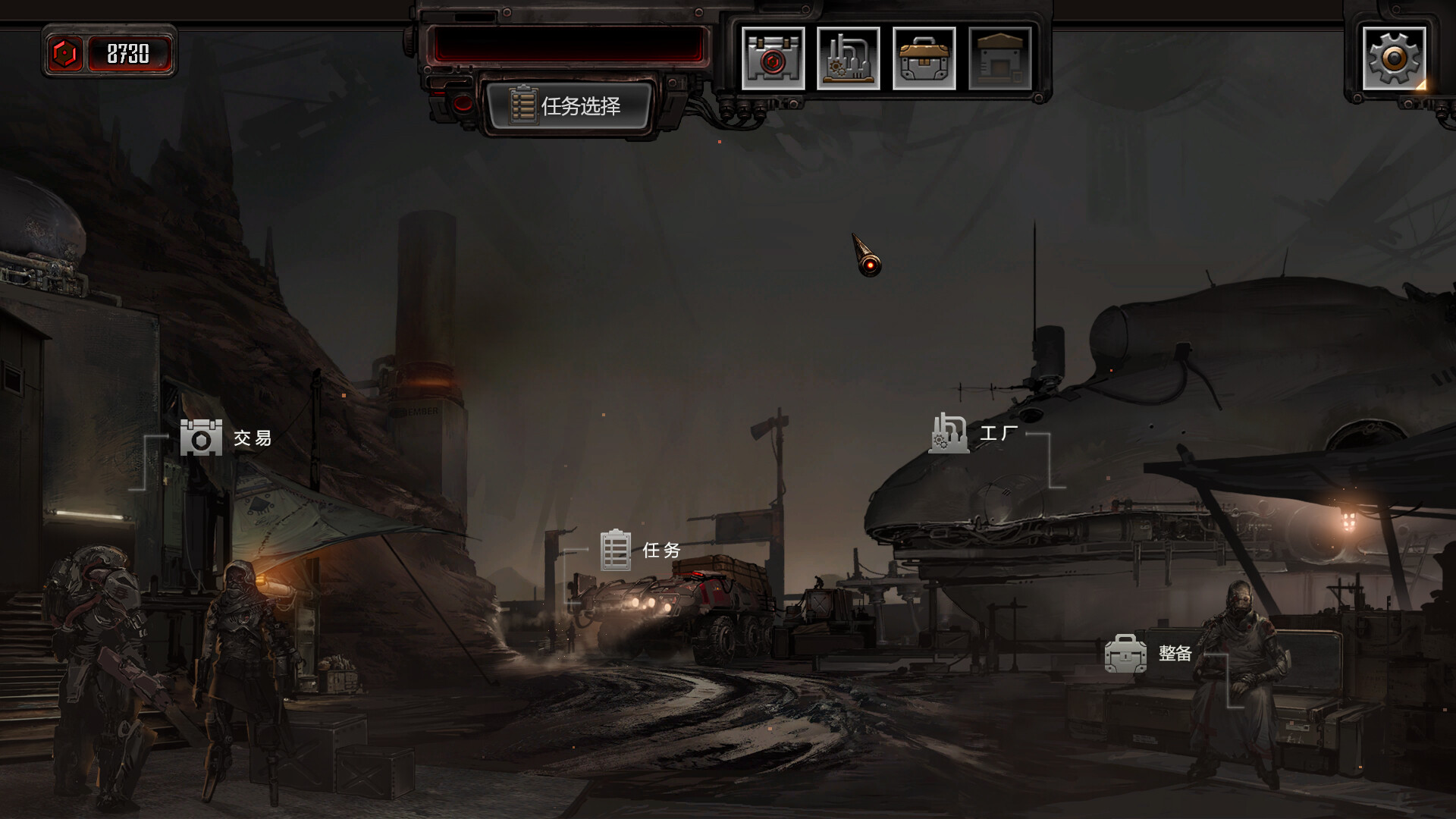
Task: Open the toolbox equipment icon in top bar
Action: pos(924,58)
